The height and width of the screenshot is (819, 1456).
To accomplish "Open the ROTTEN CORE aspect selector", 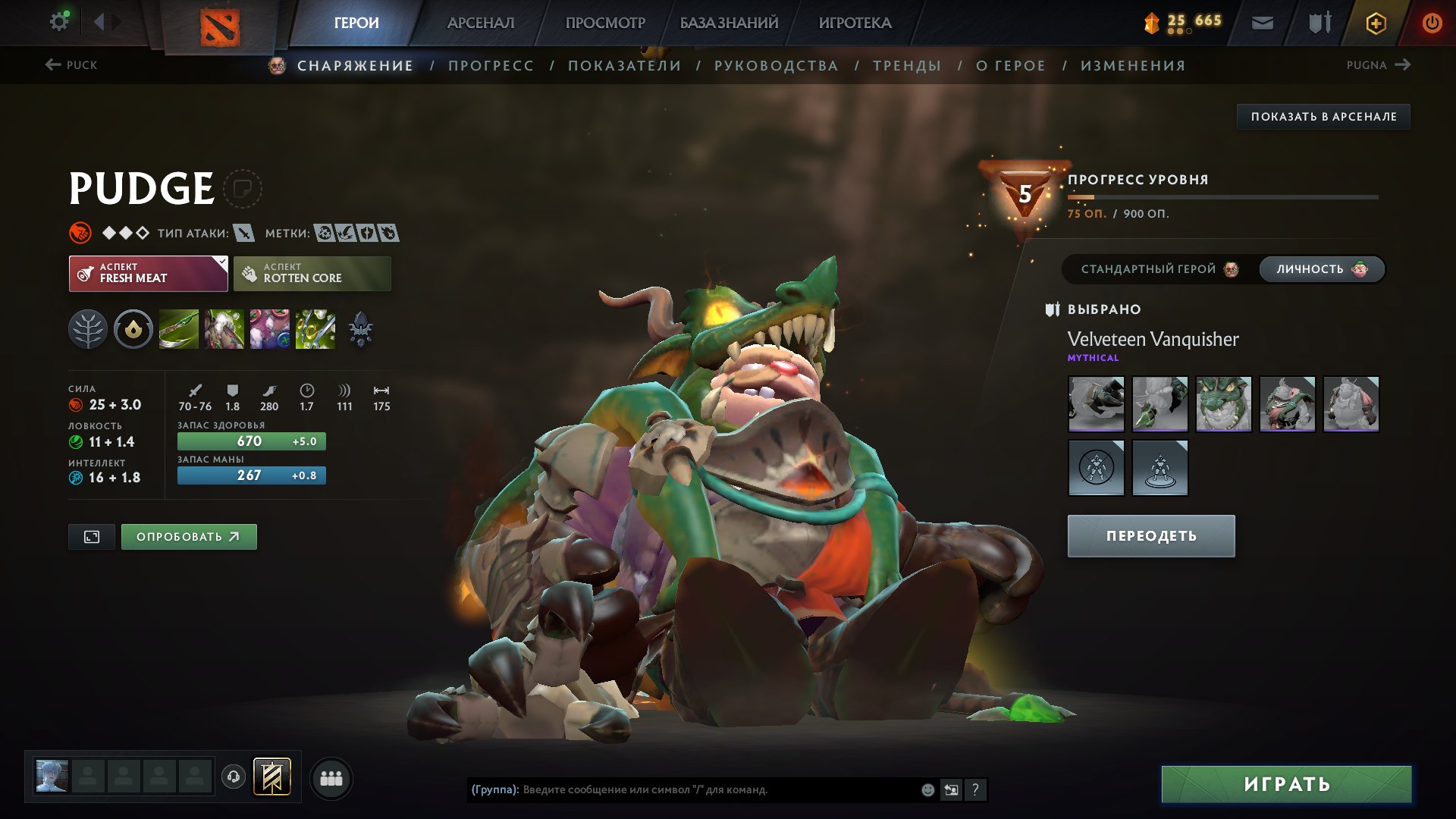I will tap(312, 272).
